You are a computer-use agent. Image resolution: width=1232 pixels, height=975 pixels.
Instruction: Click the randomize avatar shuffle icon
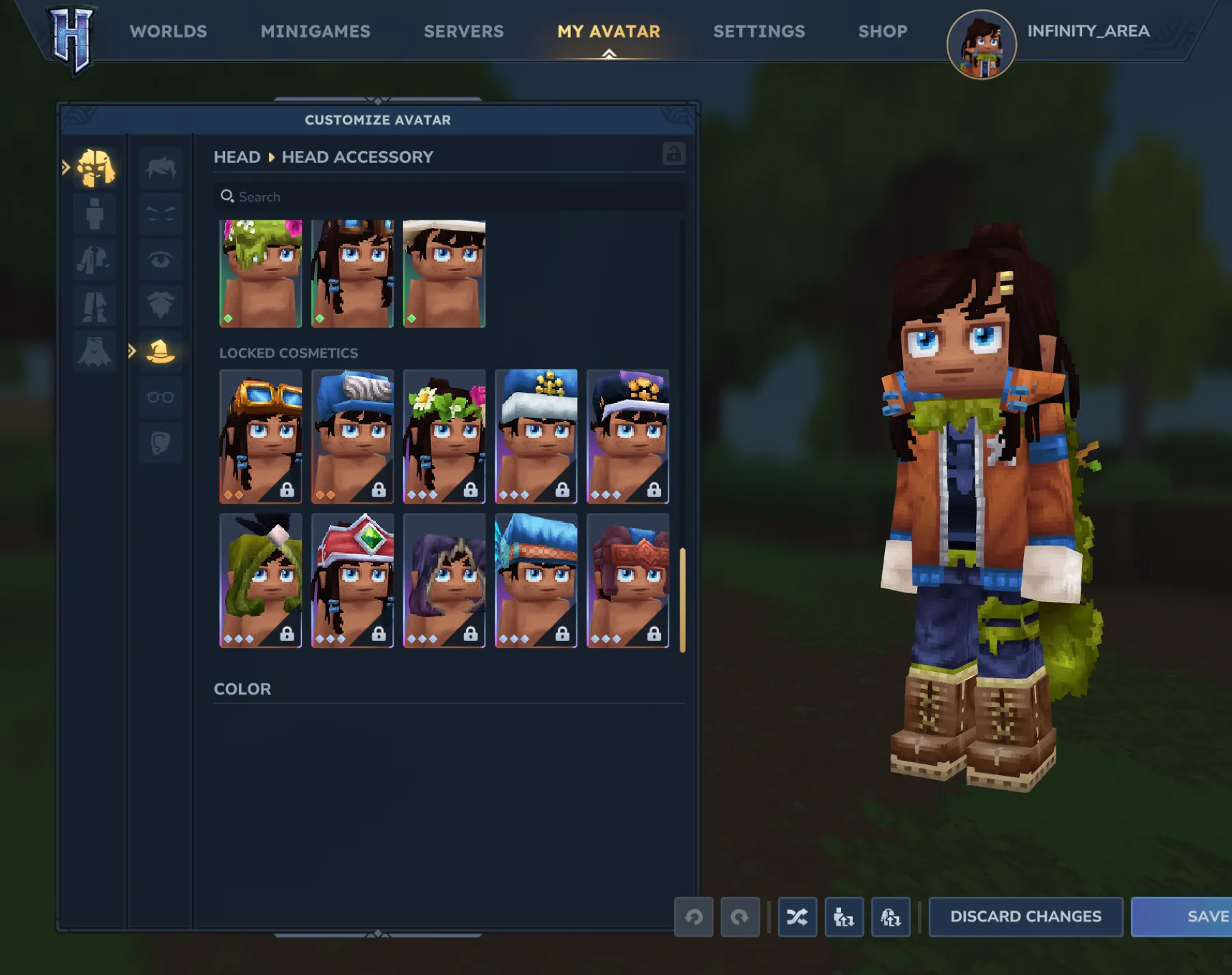coord(798,917)
